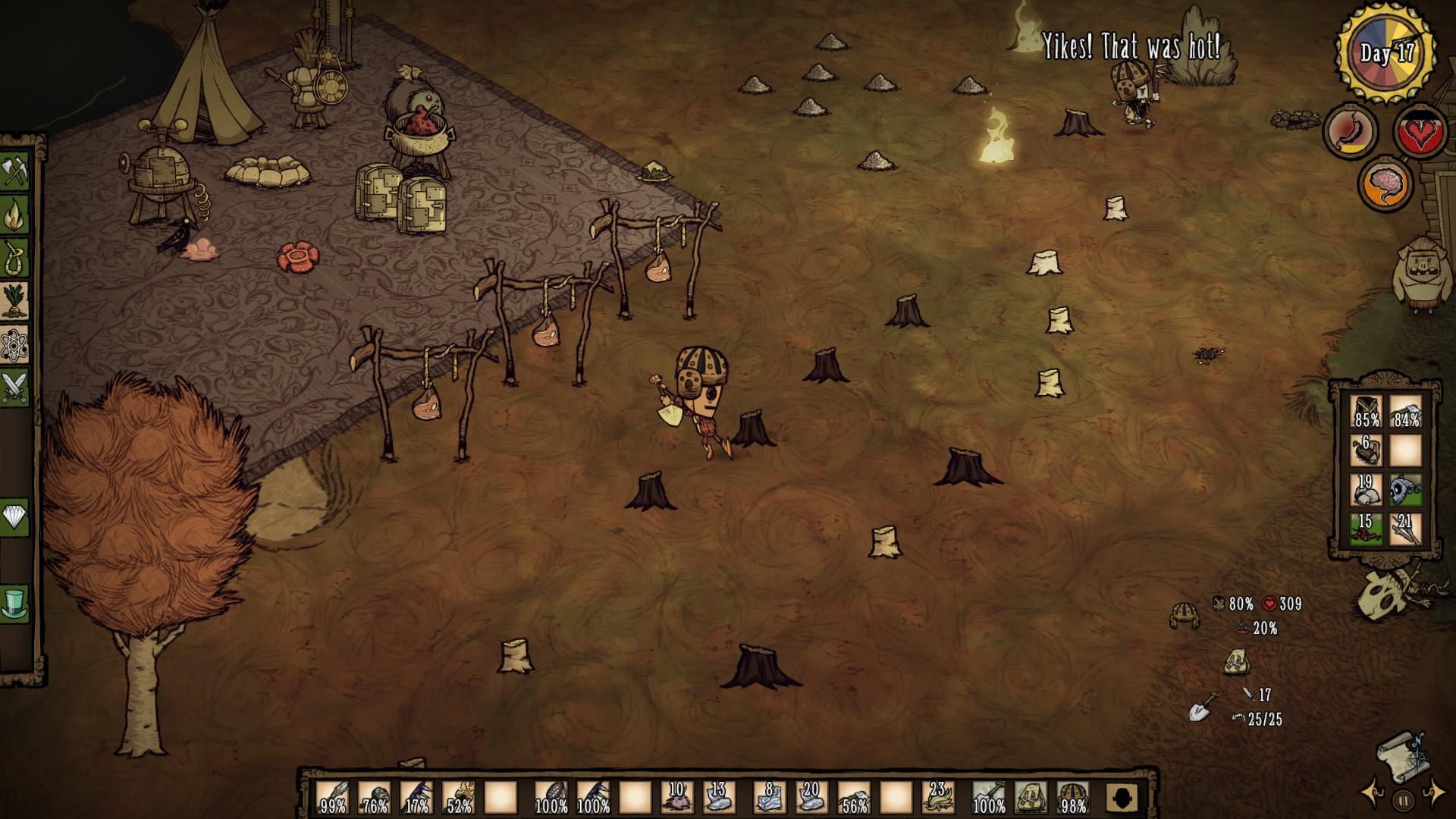The width and height of the screenshot is (1456, 819).
Task: Open the Science atom tab
Action: point(15,345)
